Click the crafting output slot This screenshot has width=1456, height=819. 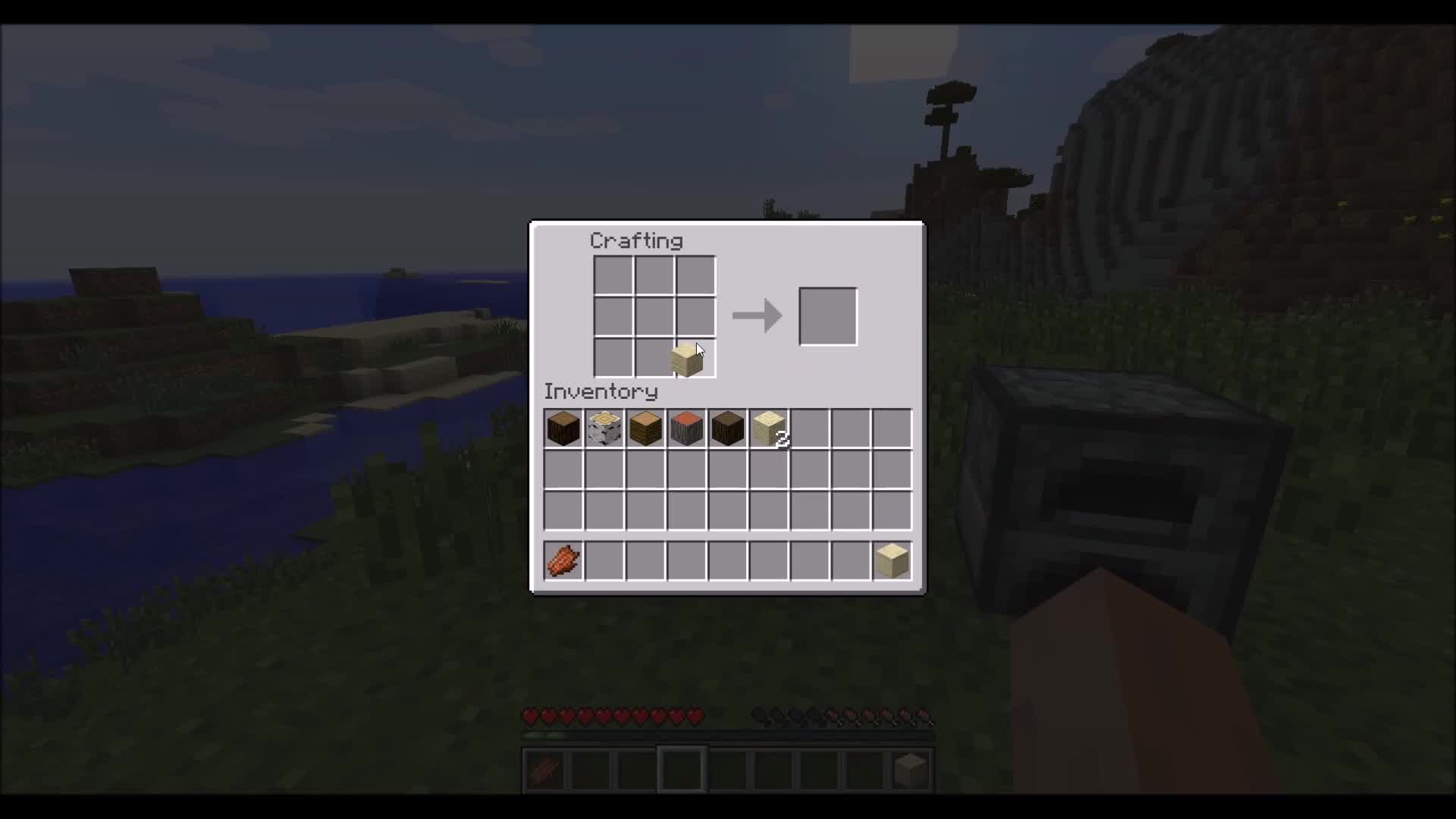tap(828, 315)
